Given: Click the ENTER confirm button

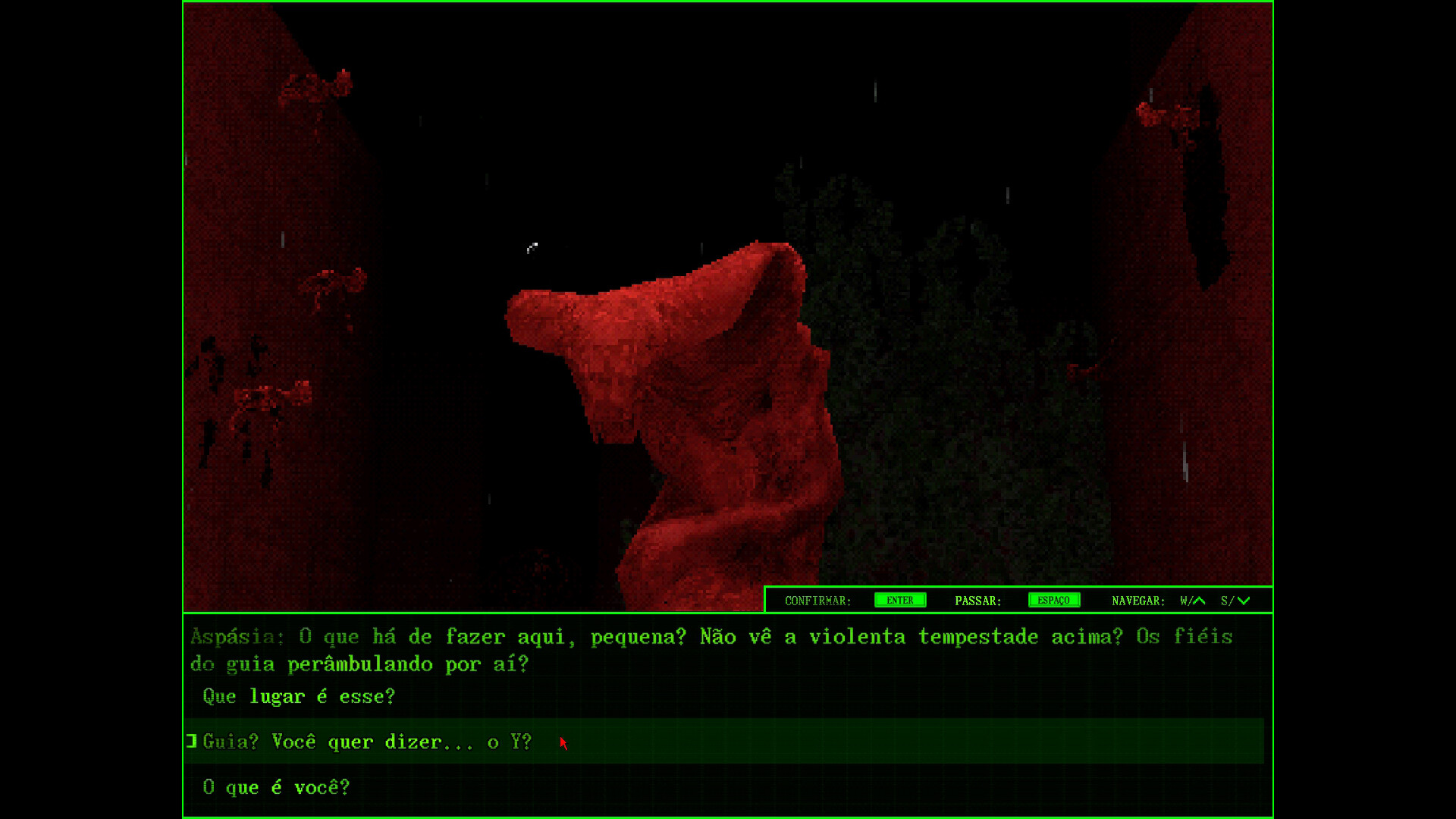Looking at the screenshot, I should click(899, 600).
